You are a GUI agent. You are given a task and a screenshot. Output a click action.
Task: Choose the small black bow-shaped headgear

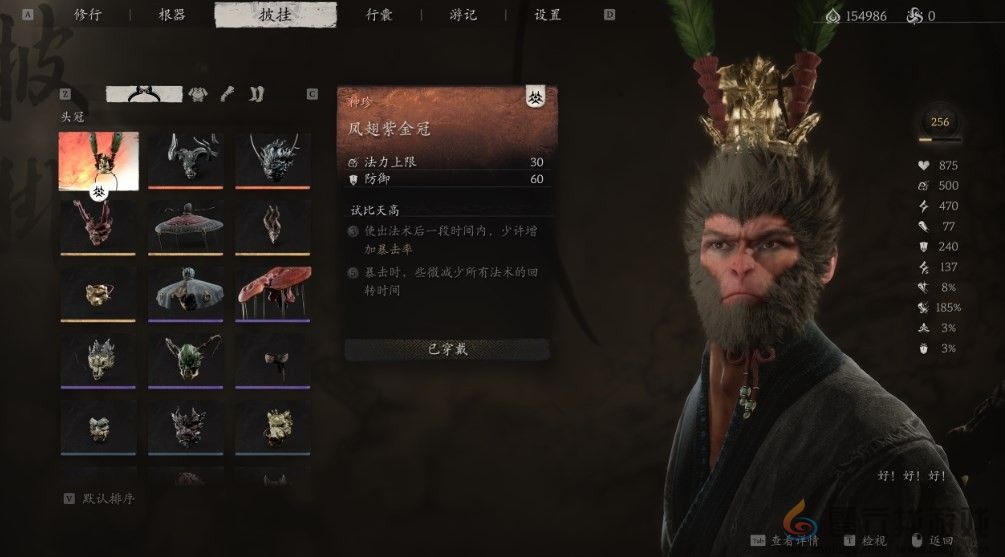coord(272,357)
